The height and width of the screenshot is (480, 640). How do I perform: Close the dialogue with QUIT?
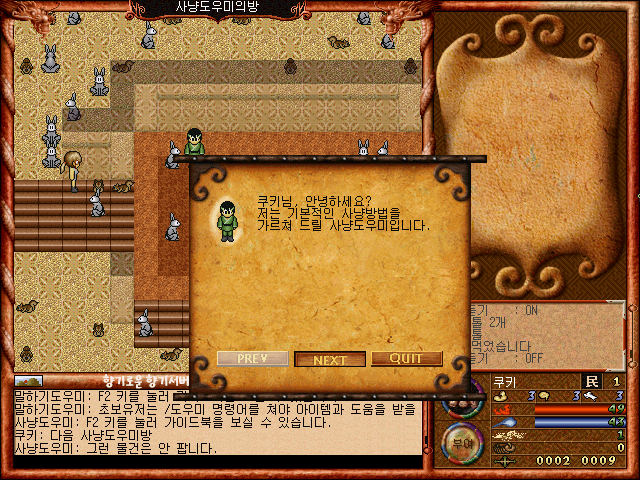[406, 359]
